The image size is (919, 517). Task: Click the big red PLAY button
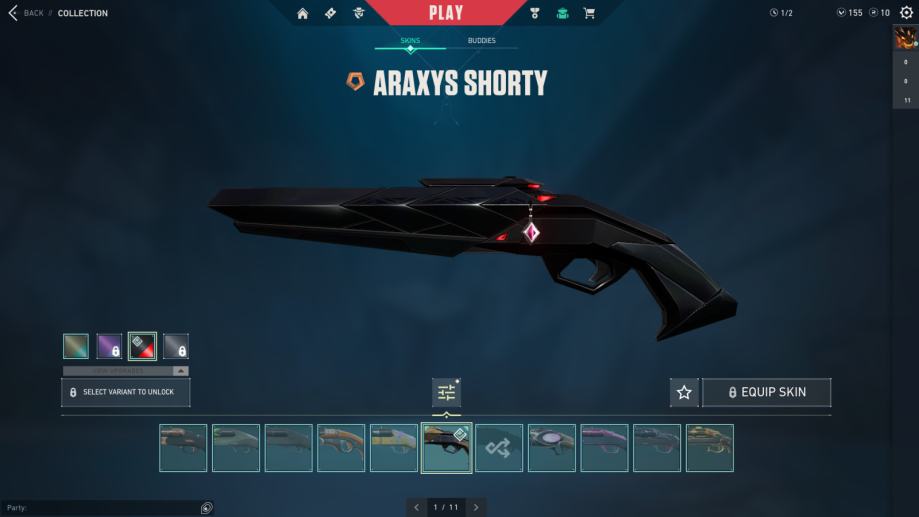pyautogui.click(x=445, y=13)
